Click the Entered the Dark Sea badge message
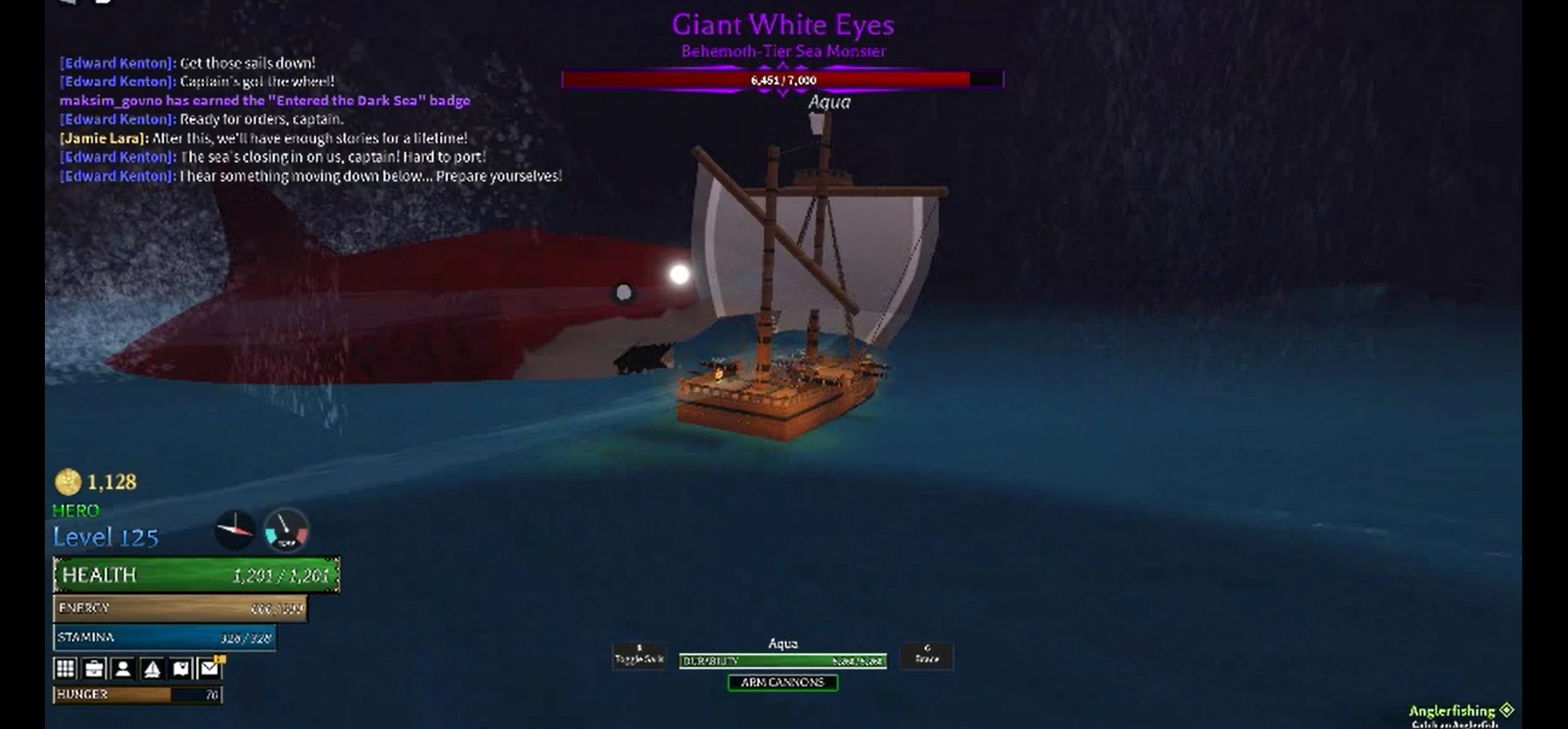The image size is (1568, 729). coord(263,100)
